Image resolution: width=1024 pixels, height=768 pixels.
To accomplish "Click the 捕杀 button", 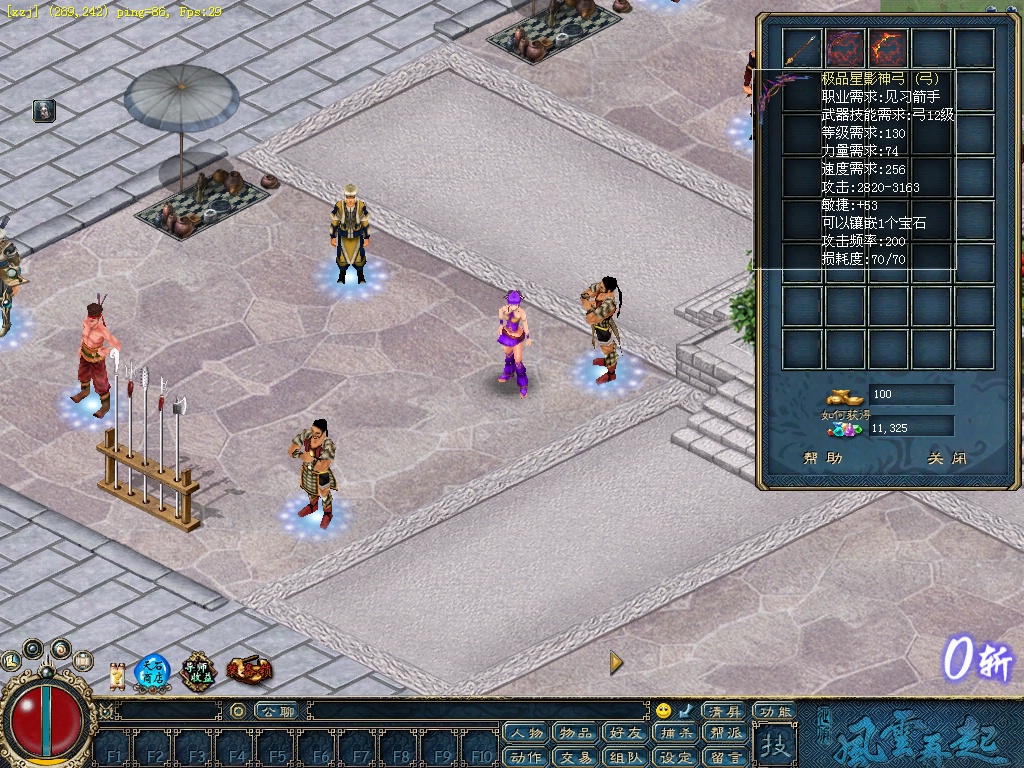I will pyautogui.click(x=676, y=733).
